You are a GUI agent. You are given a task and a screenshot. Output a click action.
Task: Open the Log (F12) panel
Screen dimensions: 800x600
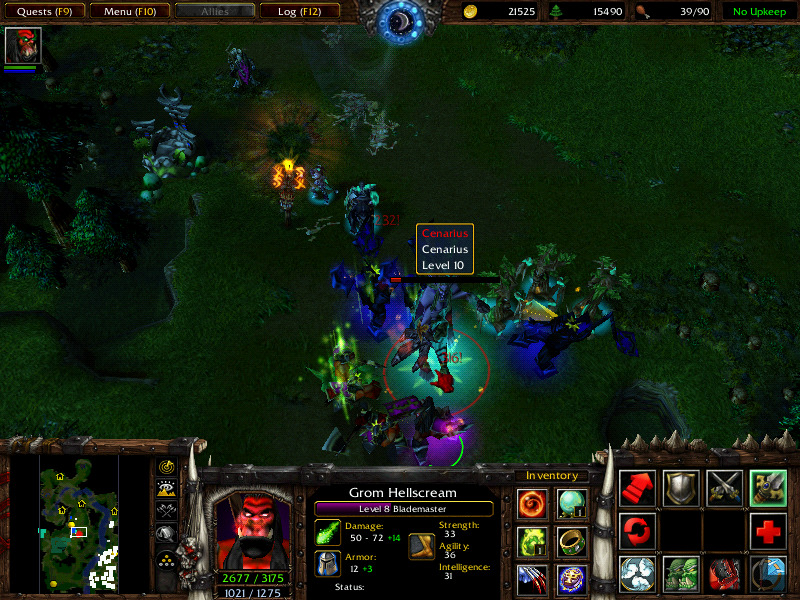point(299,12)
